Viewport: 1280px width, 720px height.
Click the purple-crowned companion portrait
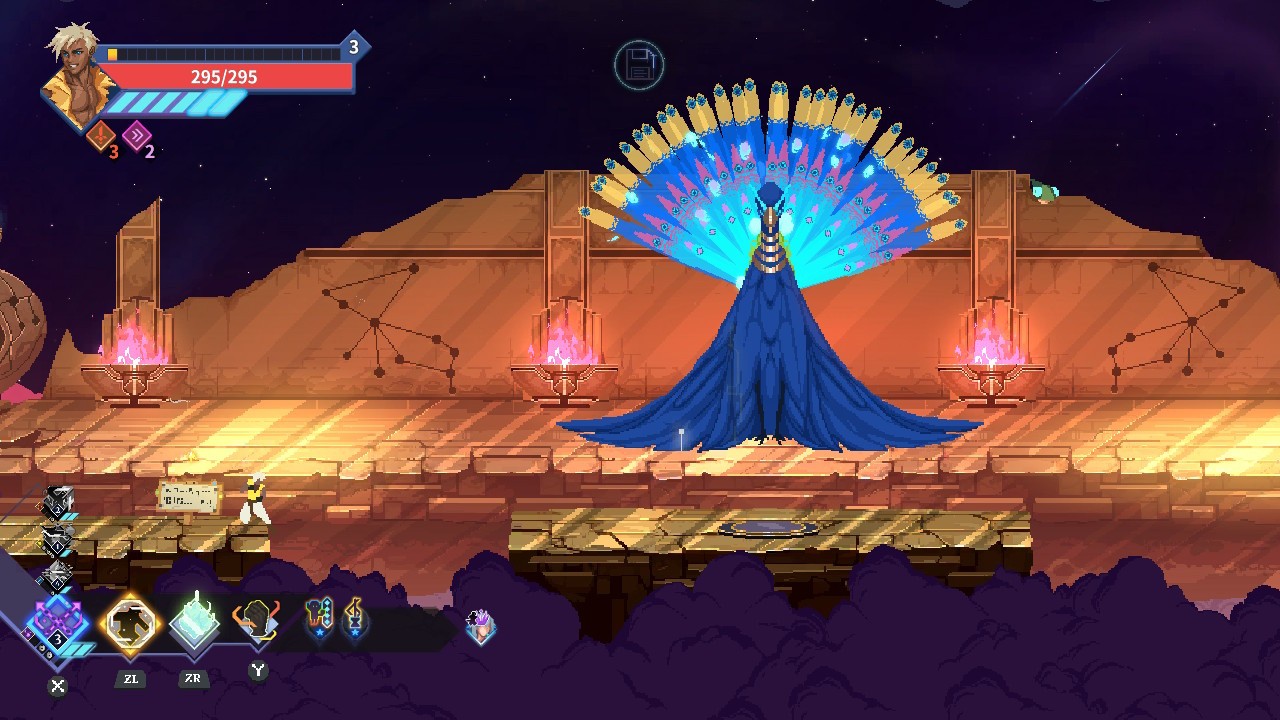tap(481, 626)
